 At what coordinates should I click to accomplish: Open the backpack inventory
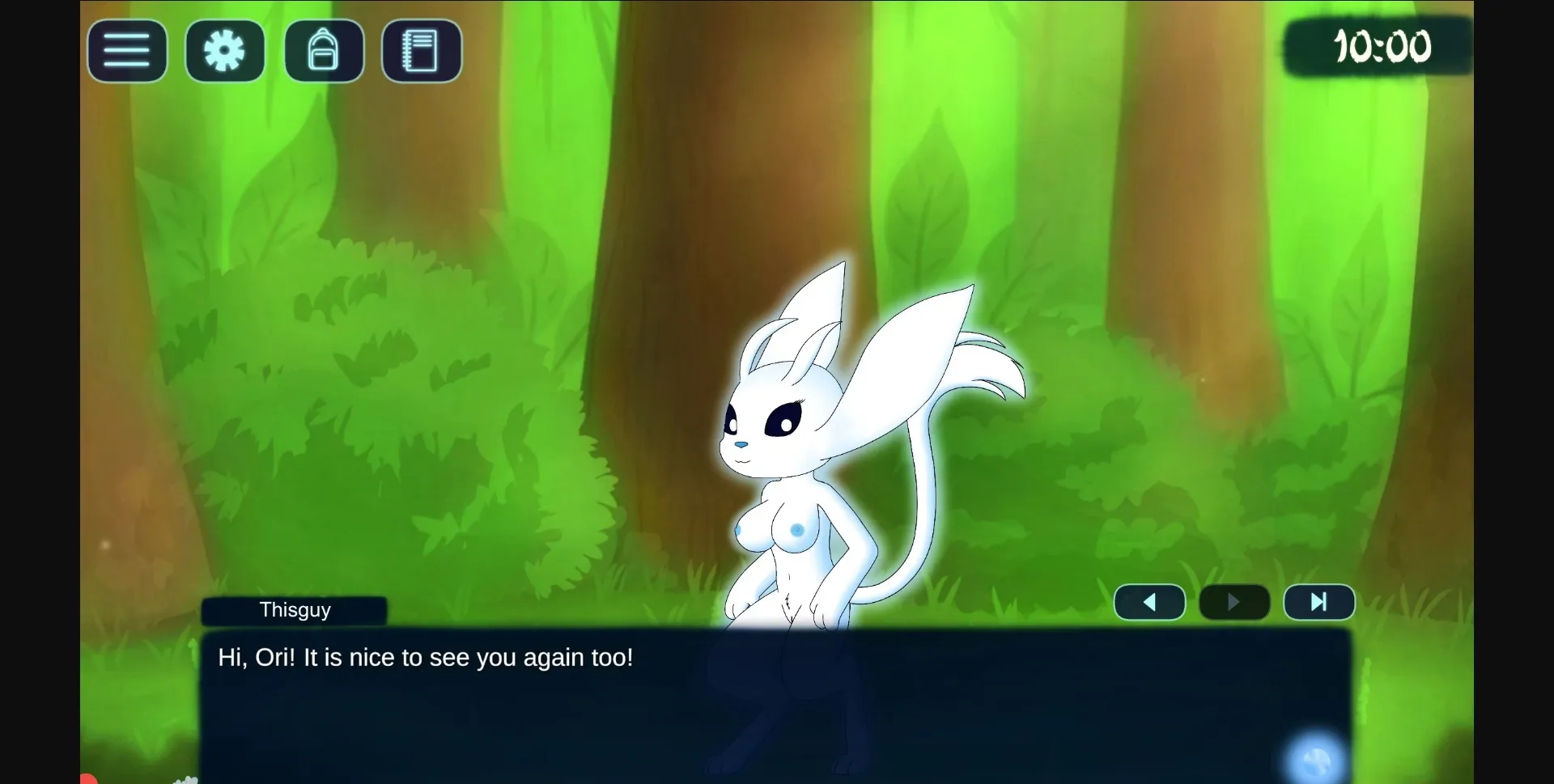point(324,51)
